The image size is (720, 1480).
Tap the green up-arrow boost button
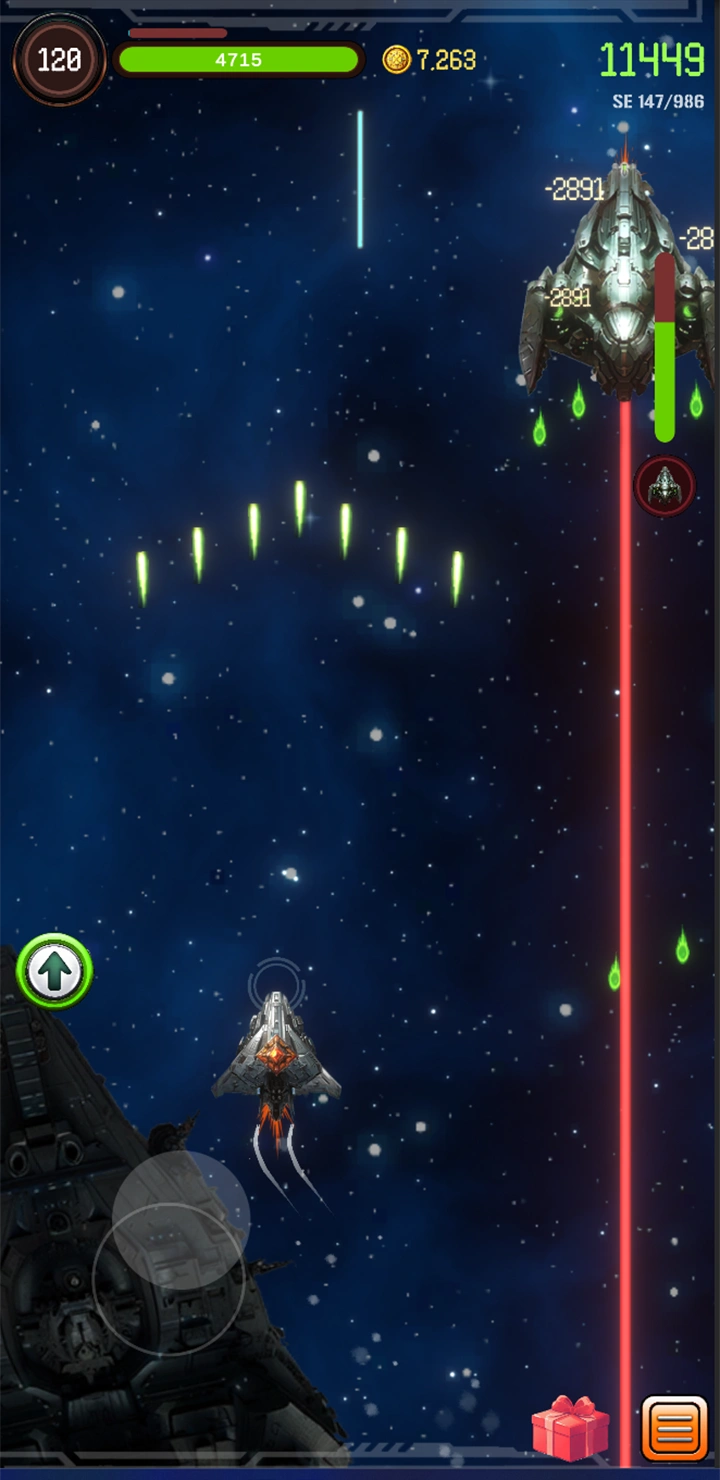(x=55, y=971)
